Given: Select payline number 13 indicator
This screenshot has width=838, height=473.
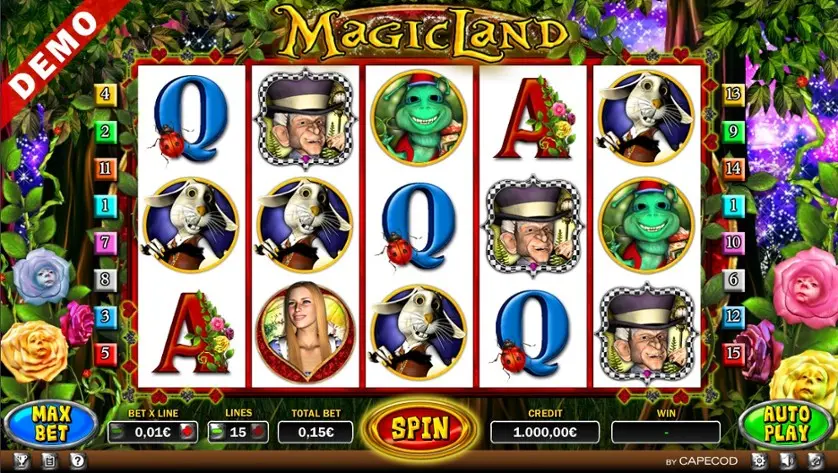Looking at the screenshot, I should point(733,95).
